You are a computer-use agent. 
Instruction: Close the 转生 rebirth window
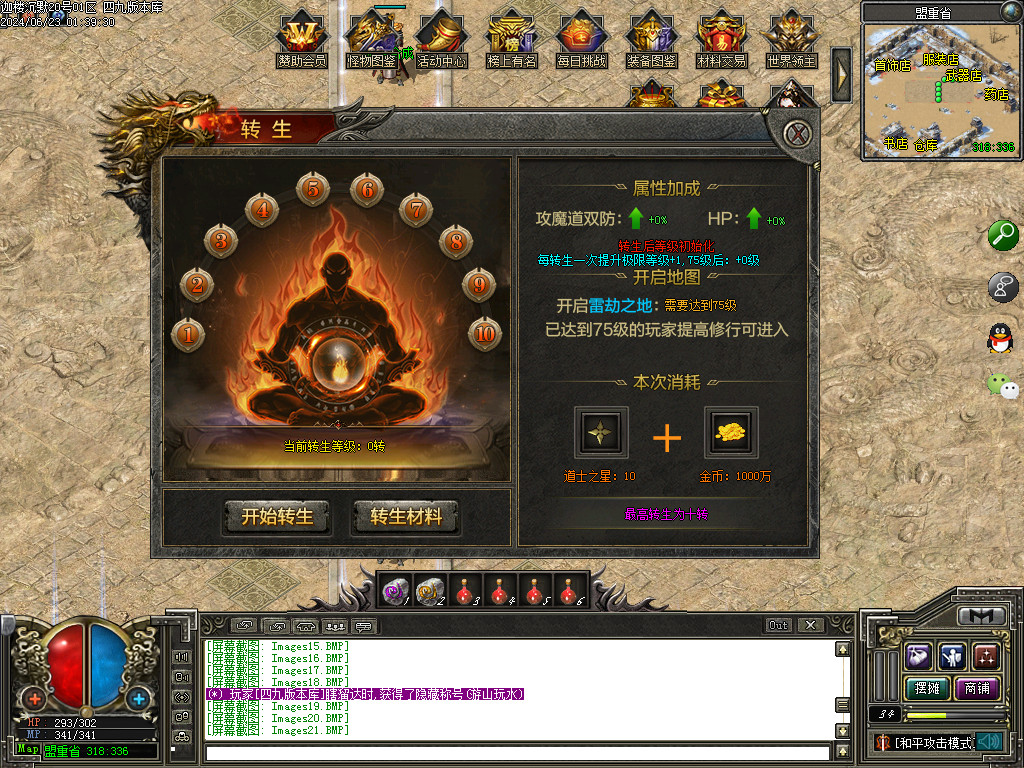click(x=796, y=133)
